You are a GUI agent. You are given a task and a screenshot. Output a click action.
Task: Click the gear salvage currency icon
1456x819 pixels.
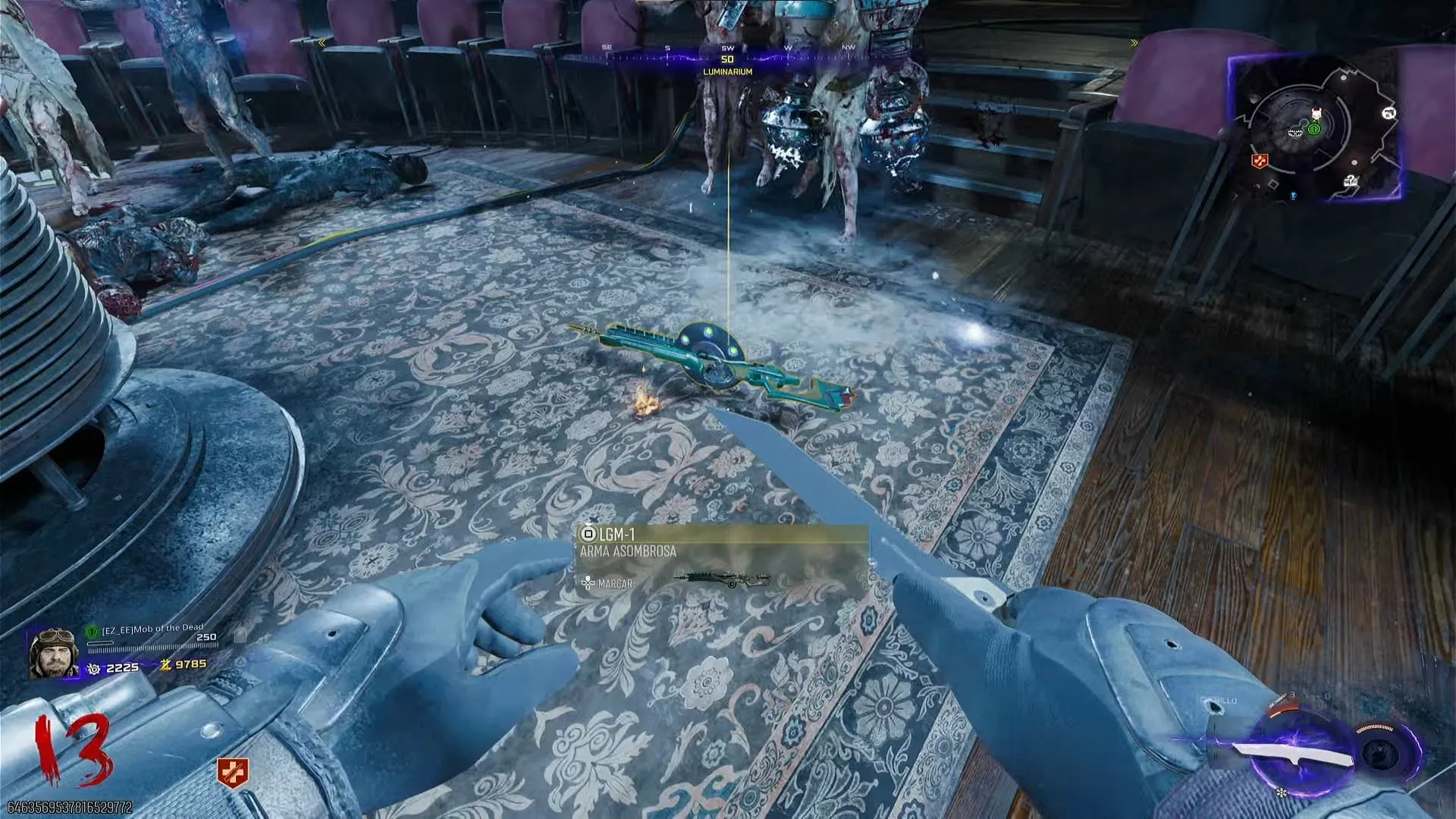click(94, 668)
